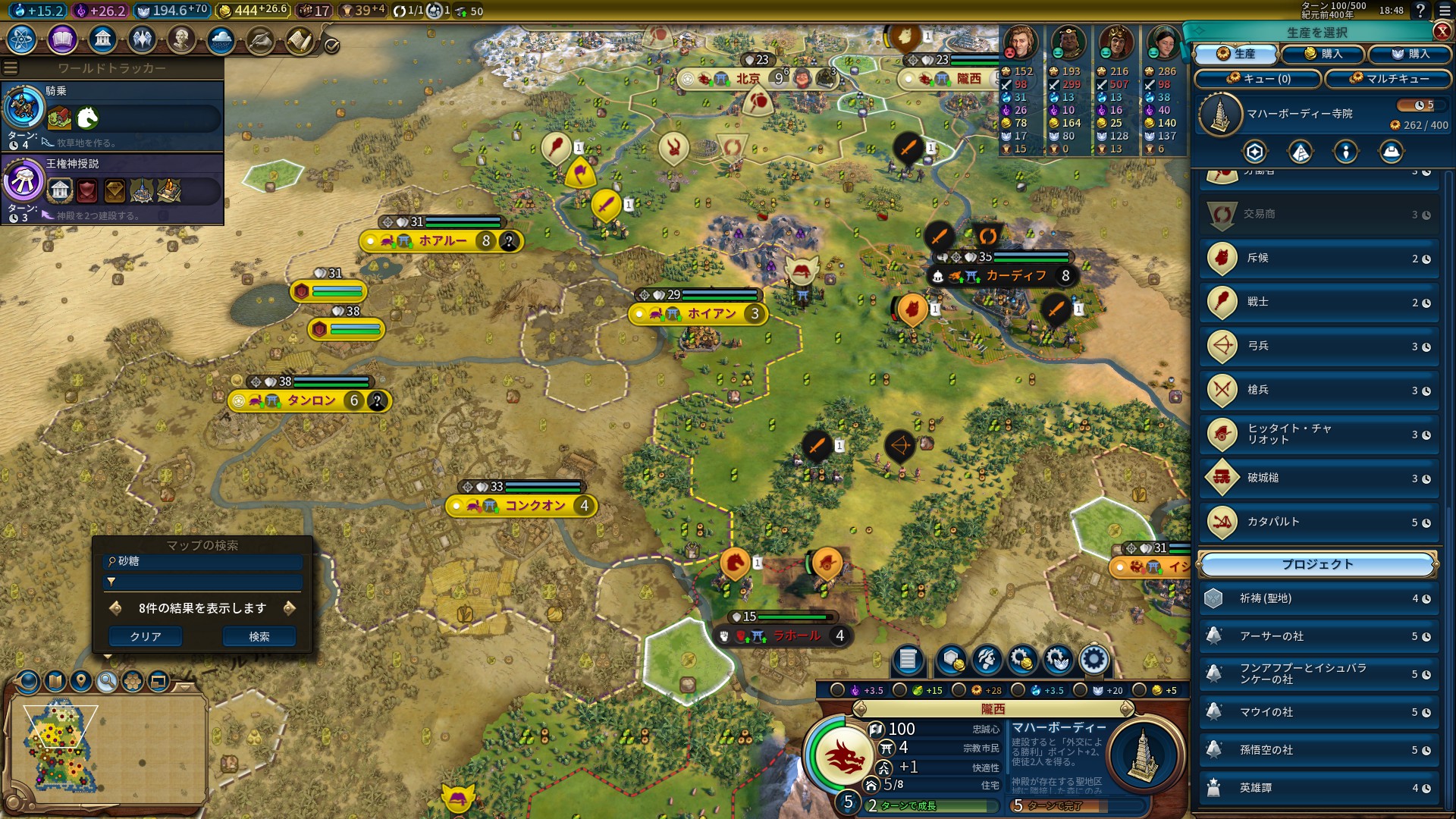Collapse the プロジェクト projects section
This screenshot has height=819, width=1456.
tap(1317, 565)
